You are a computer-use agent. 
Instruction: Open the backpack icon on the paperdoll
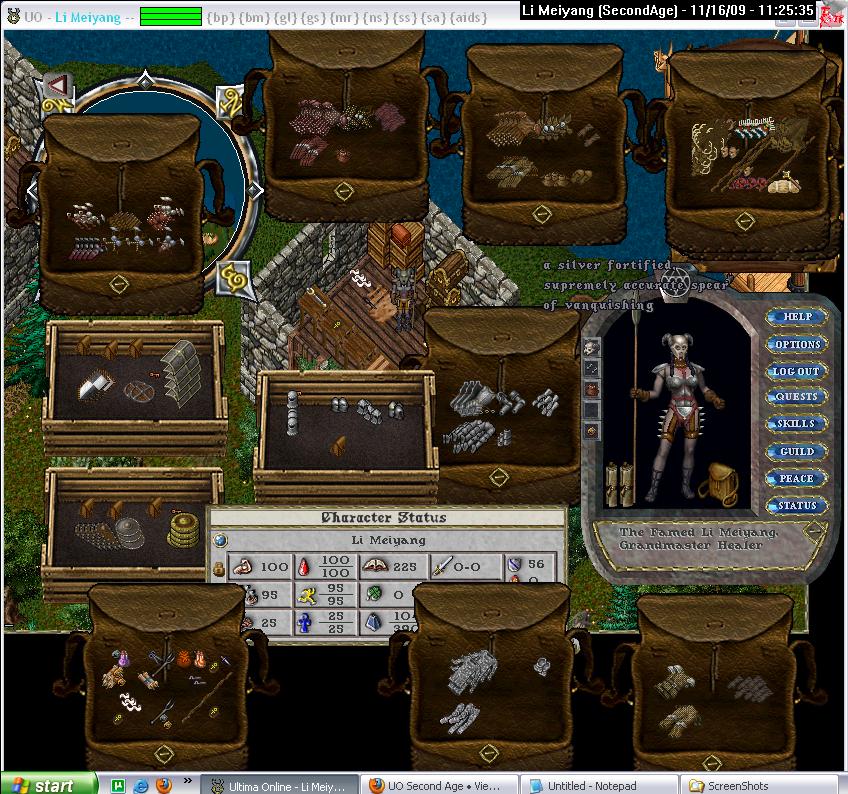click(x=722, y=484)
